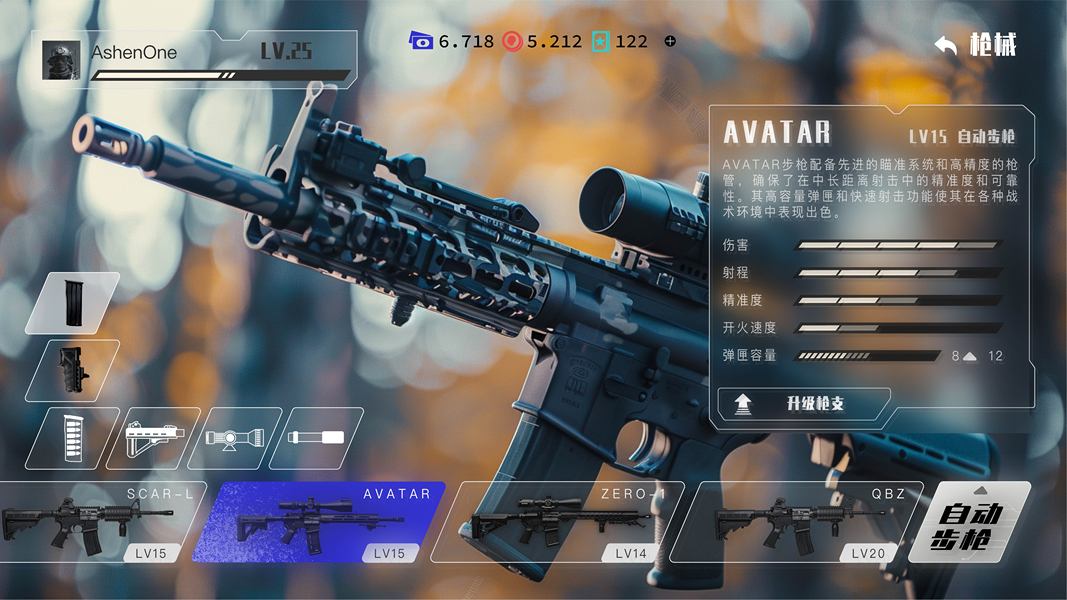Choose the highlighted AVATAR rifle card

point(316,523)
